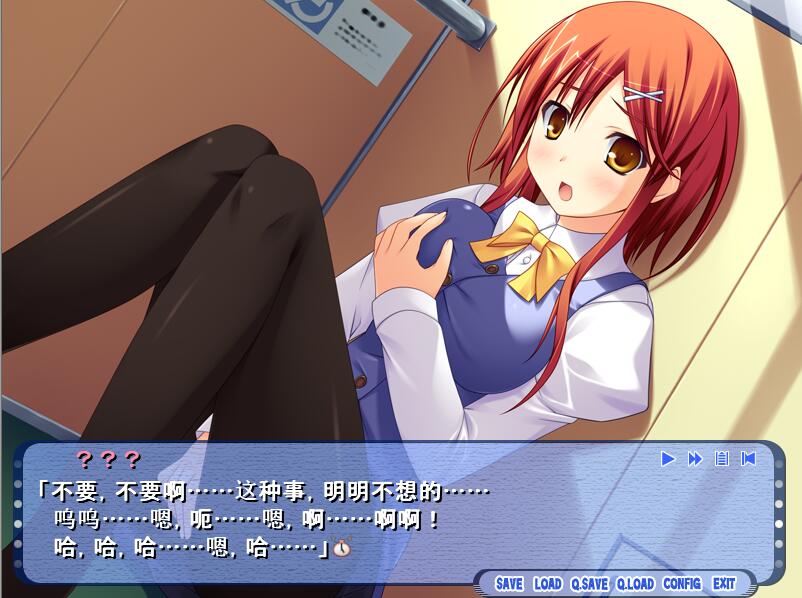
Task: Open the SAVE menu
Action: coord(509,583)
